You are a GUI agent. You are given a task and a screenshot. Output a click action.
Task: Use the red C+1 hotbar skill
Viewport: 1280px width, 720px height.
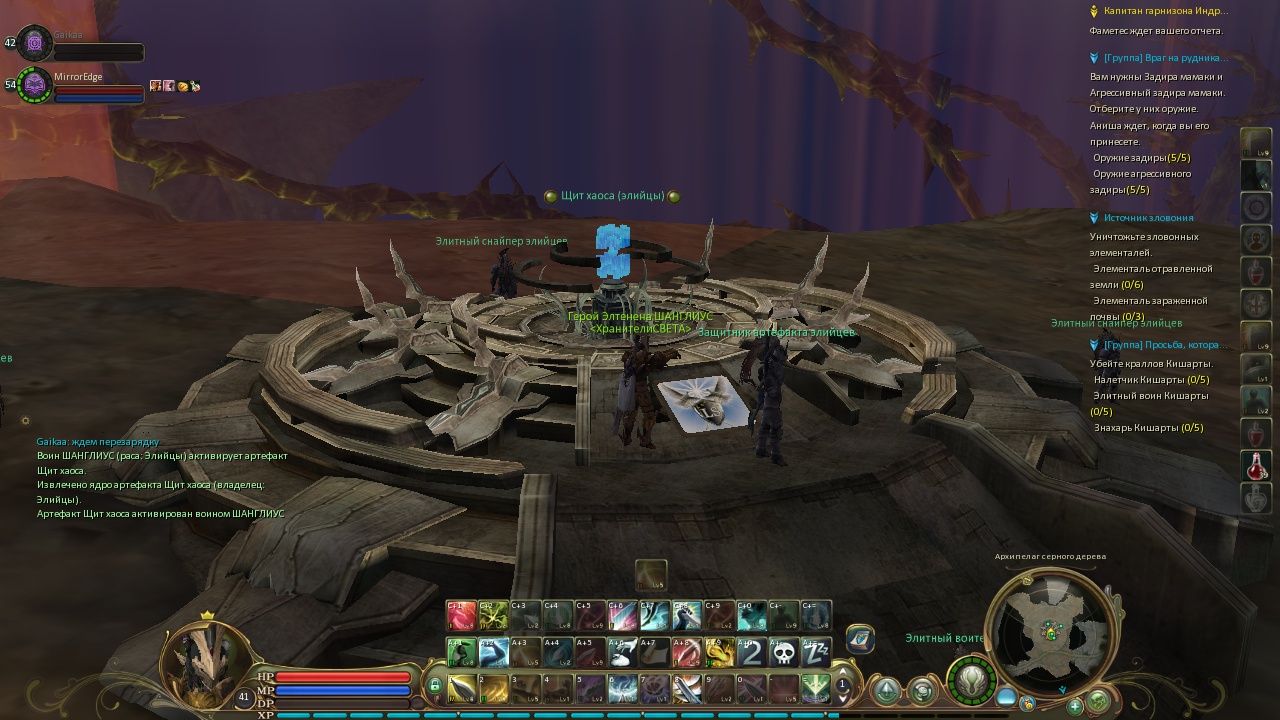461,615
